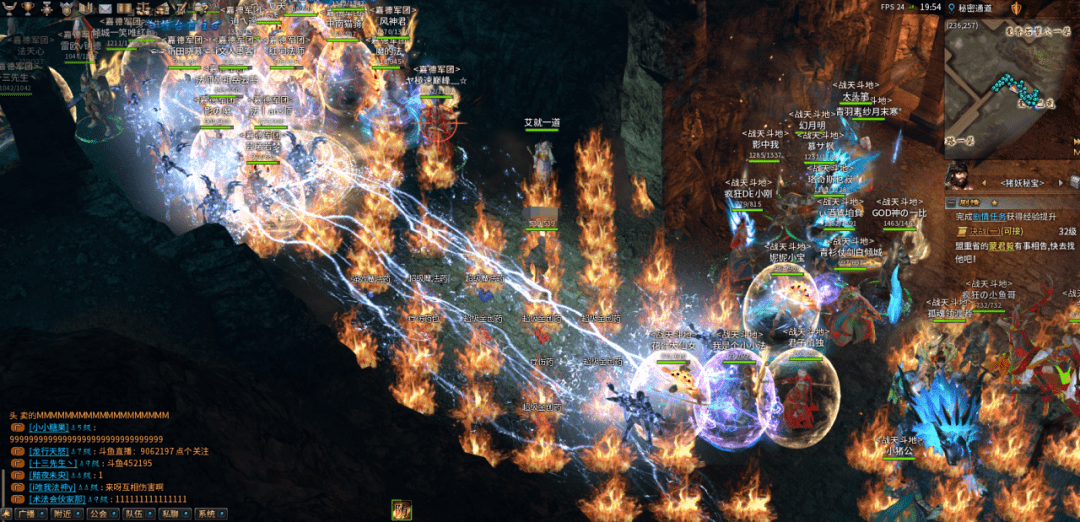Open the 公会 guild chat tab
1080x522 pixels.
[x=97, y=513]
